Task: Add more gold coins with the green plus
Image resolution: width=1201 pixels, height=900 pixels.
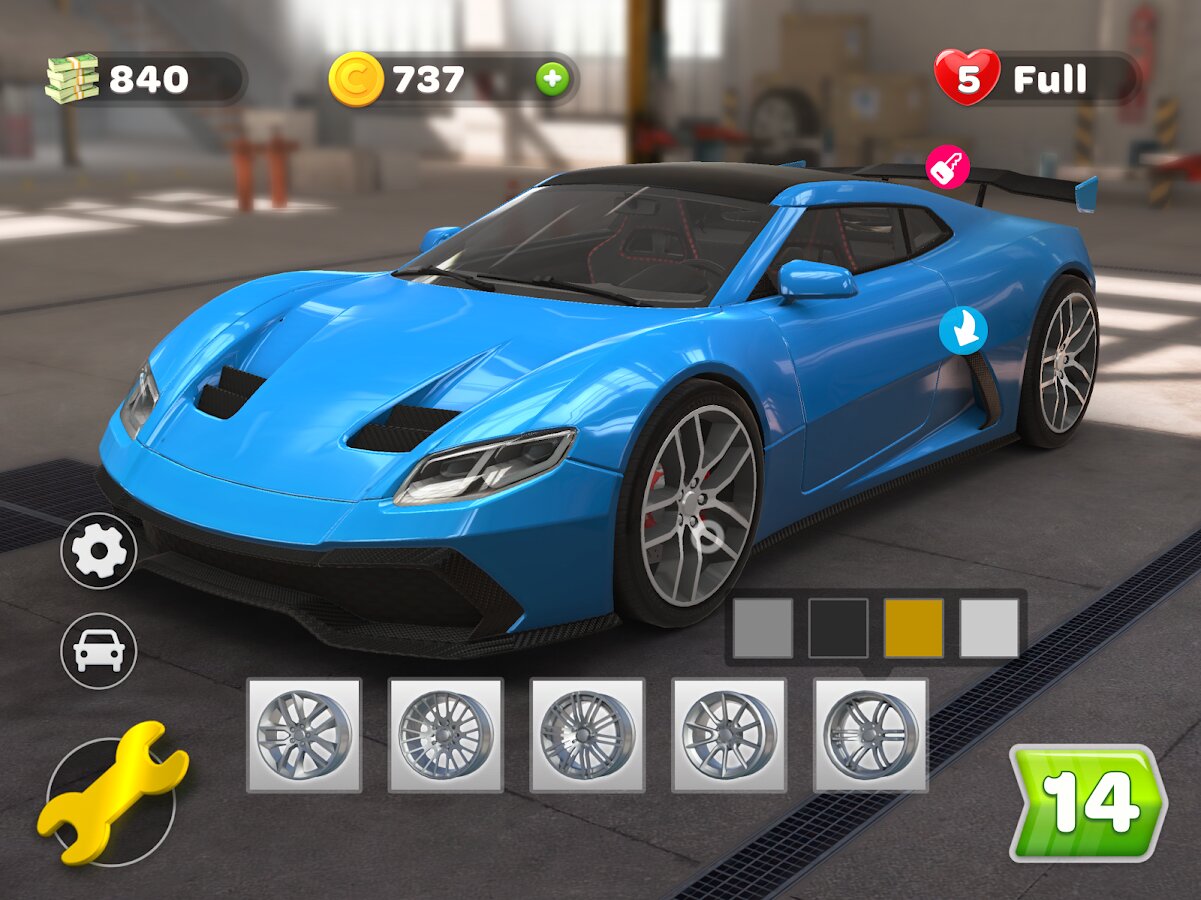Action: point(552,79)
